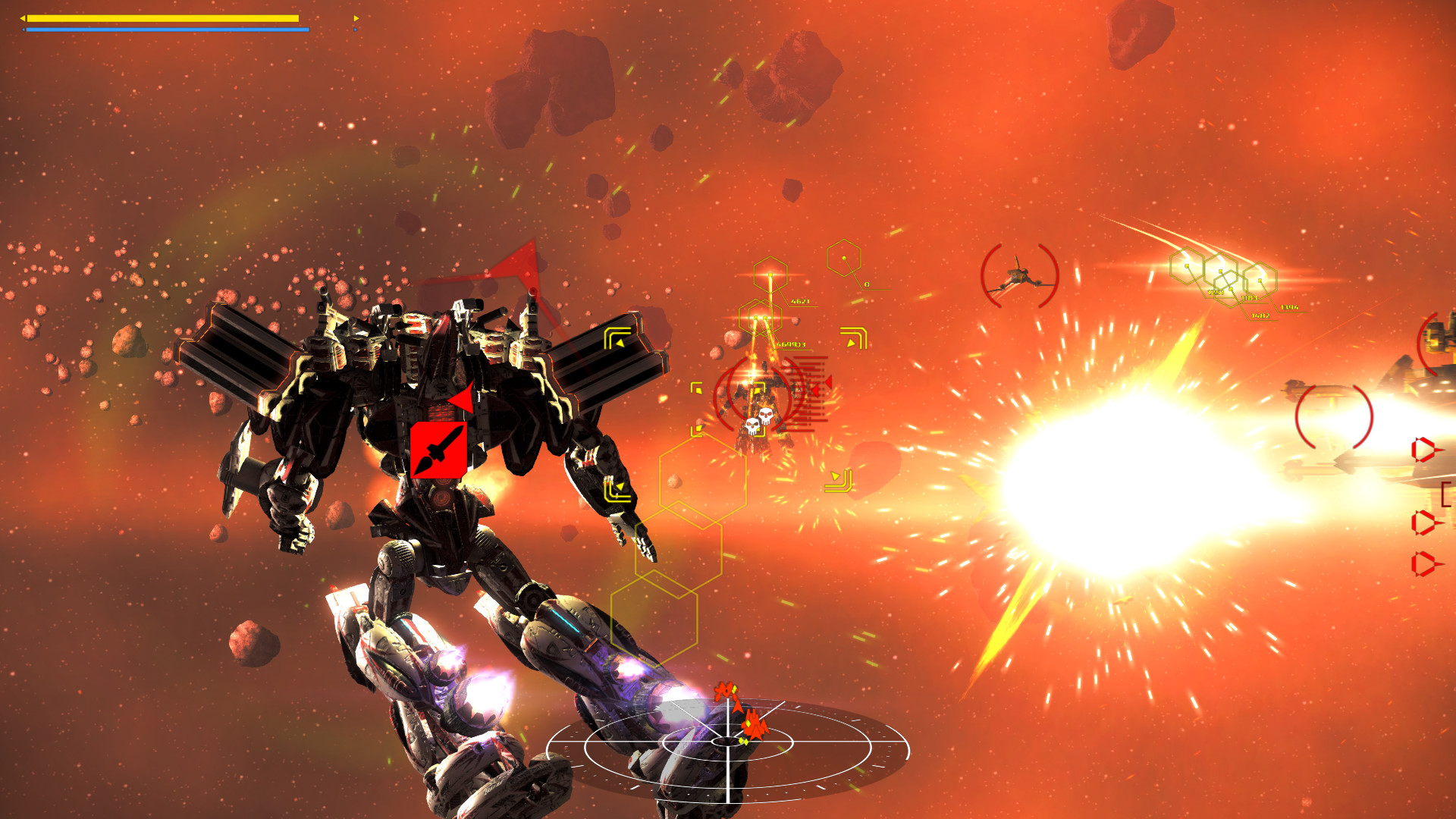1456x819 pixels.
Task: Click the skull threat icon on the enemy mech
Action: [766, 415]
